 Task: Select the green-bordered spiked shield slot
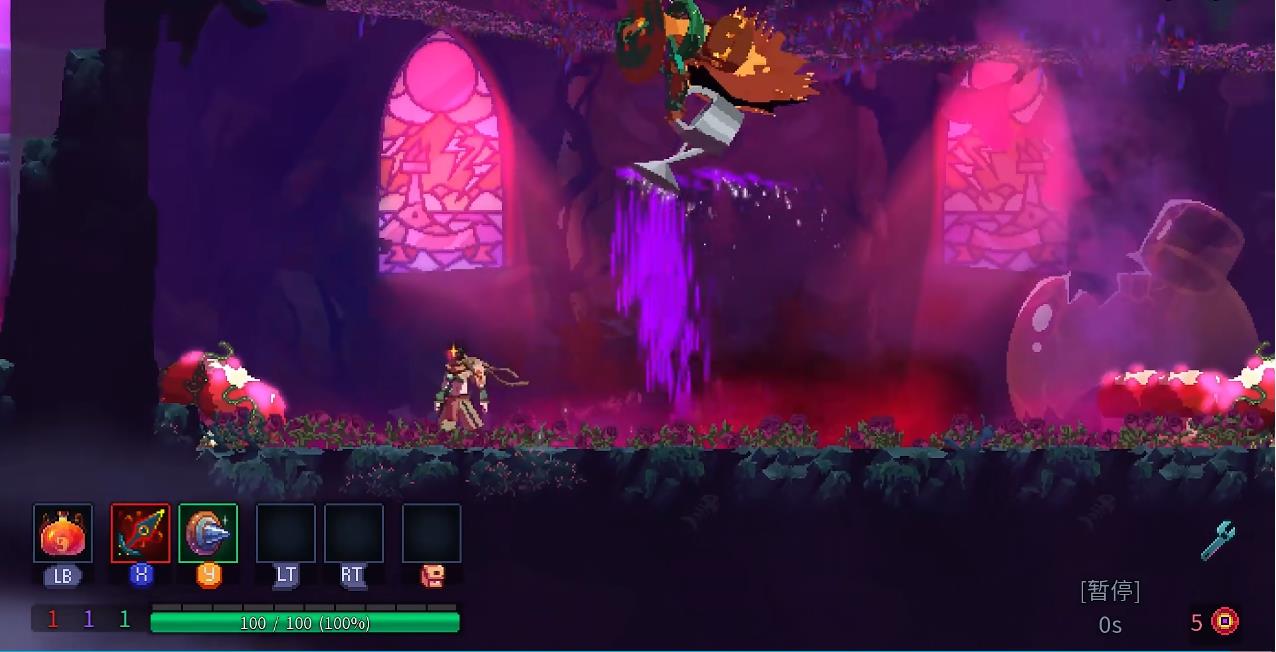pyautogui.click(x=208, y=533)
